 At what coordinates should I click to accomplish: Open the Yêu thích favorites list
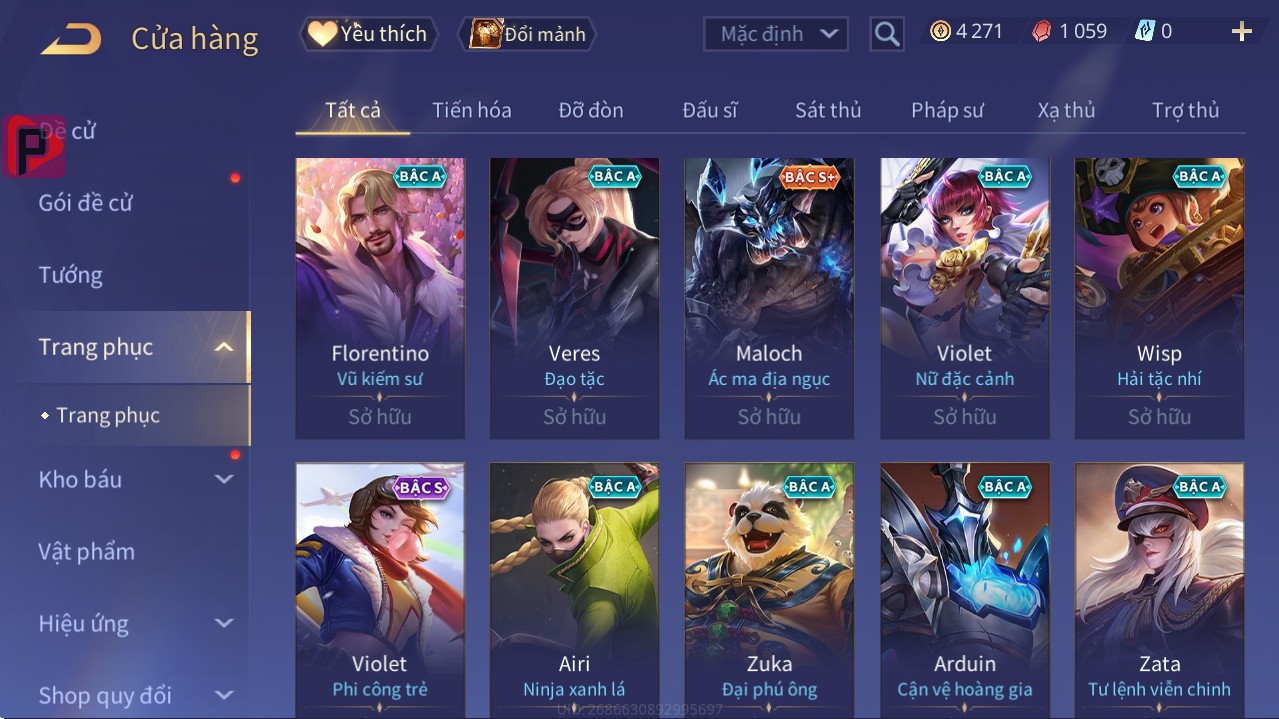pos(367,34)
